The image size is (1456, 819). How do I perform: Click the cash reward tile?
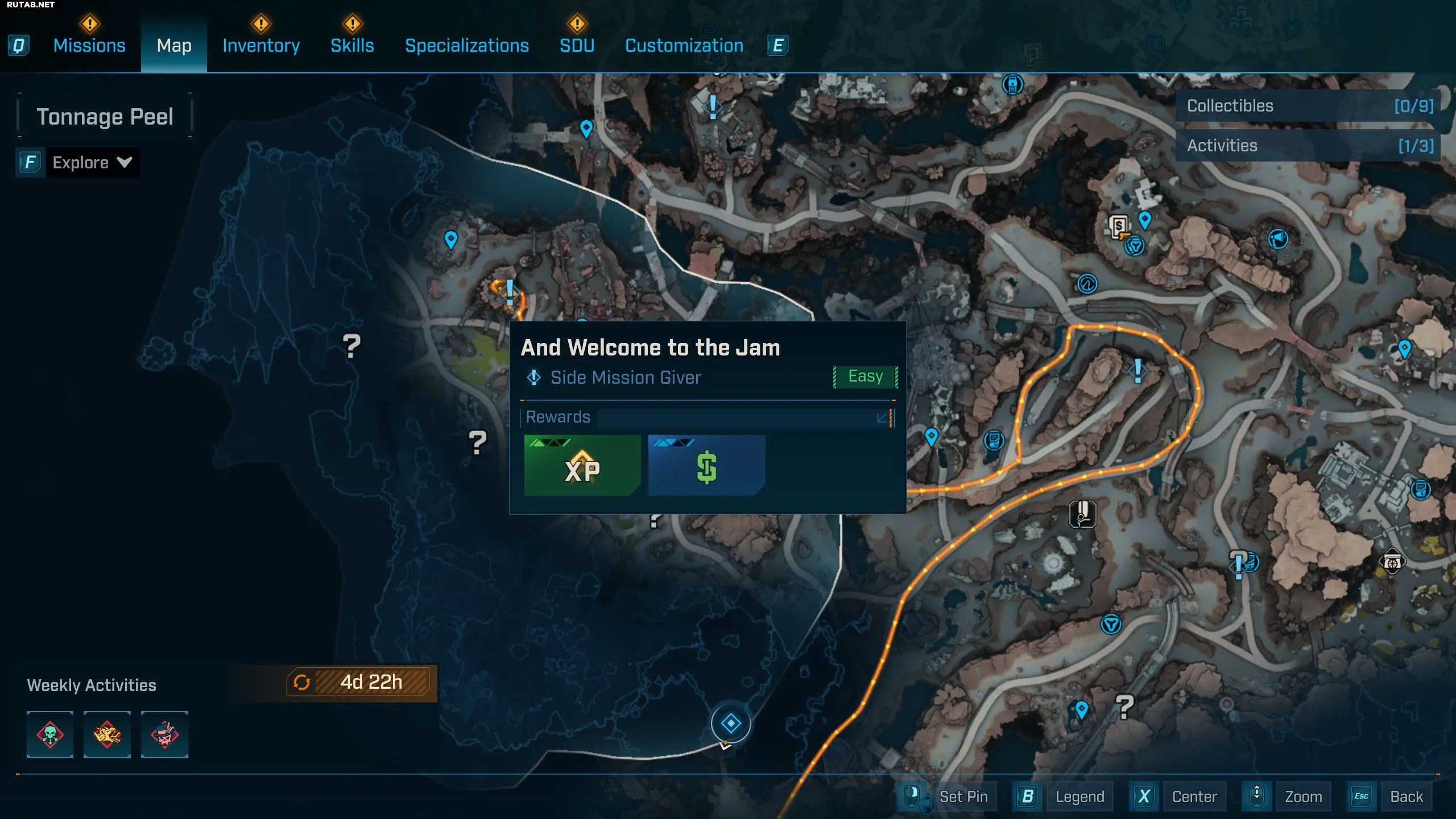coord(706,465)
